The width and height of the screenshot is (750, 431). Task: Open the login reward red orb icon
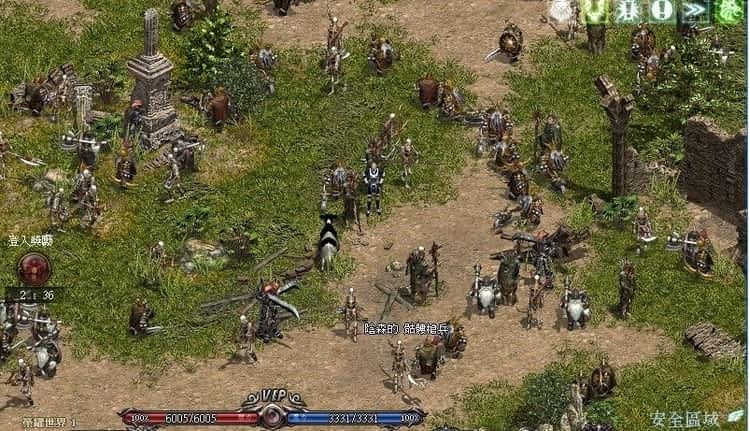click(x=35, y=269)
